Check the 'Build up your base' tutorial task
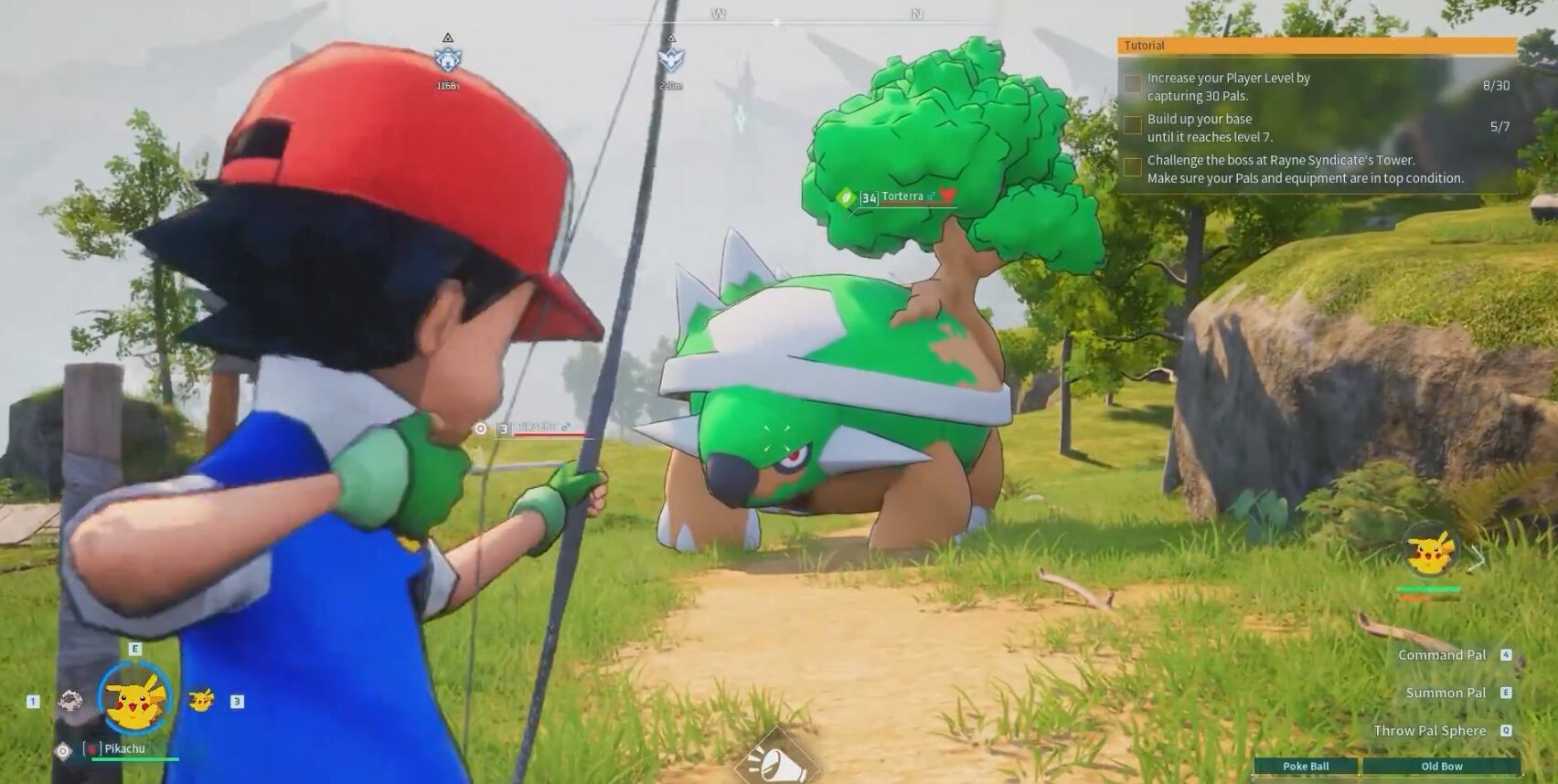 click(x=1132, y=125)
